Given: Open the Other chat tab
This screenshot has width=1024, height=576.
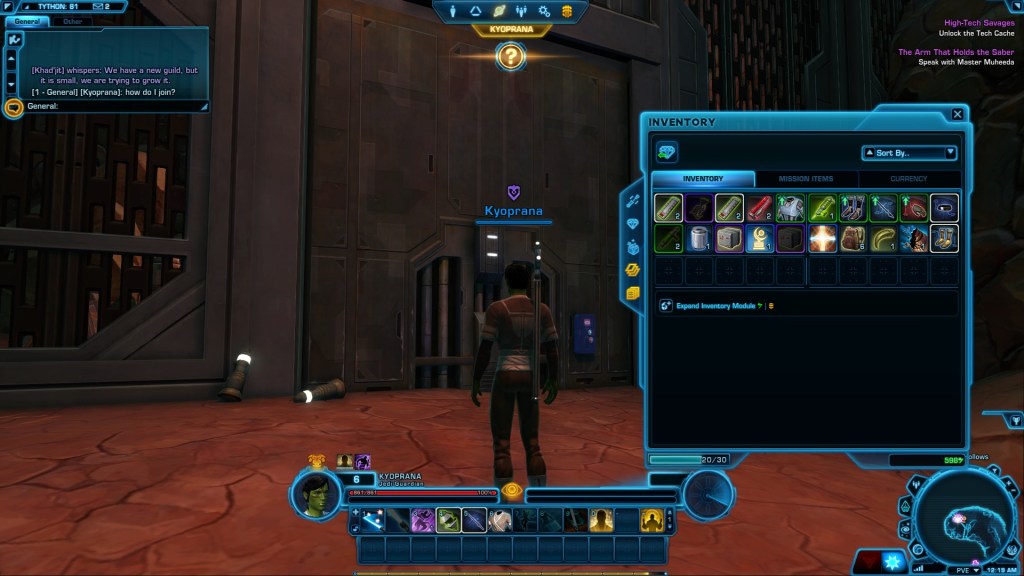Looking at the screenshot, I should click(72, 20).
